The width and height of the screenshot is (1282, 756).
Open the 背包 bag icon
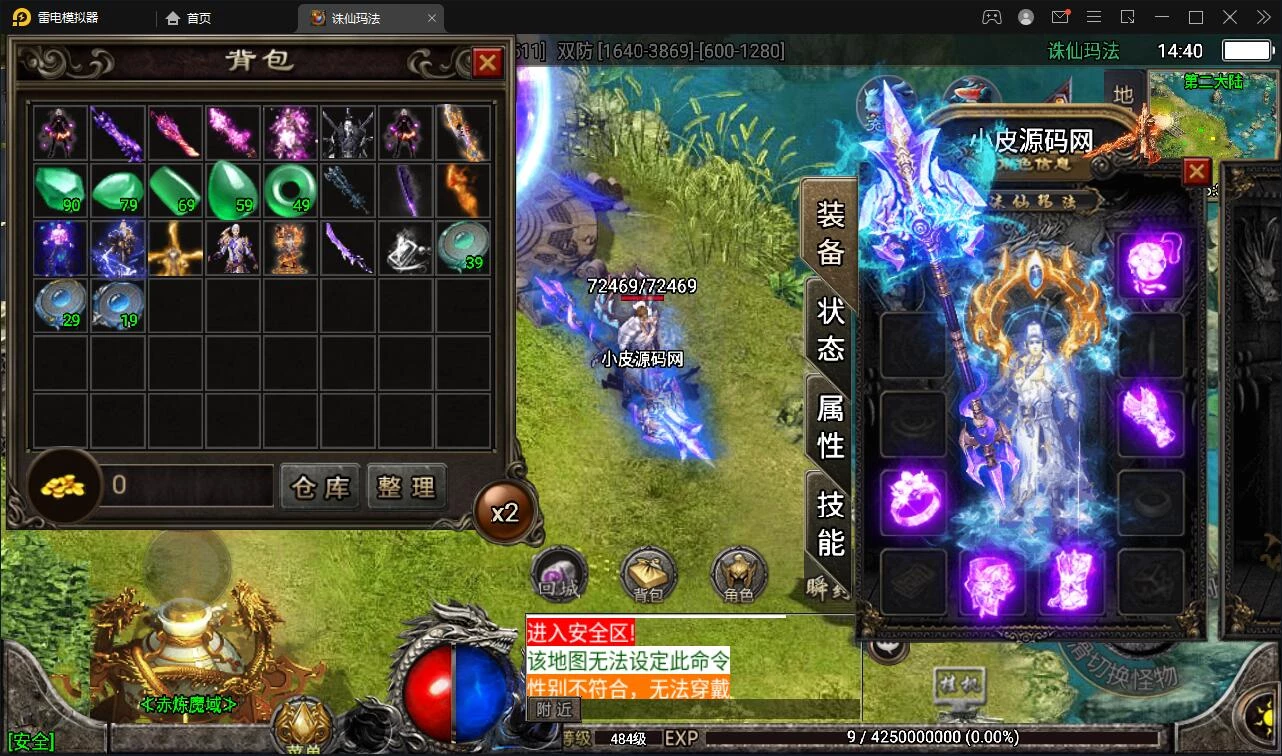click(x=648, y=575)
